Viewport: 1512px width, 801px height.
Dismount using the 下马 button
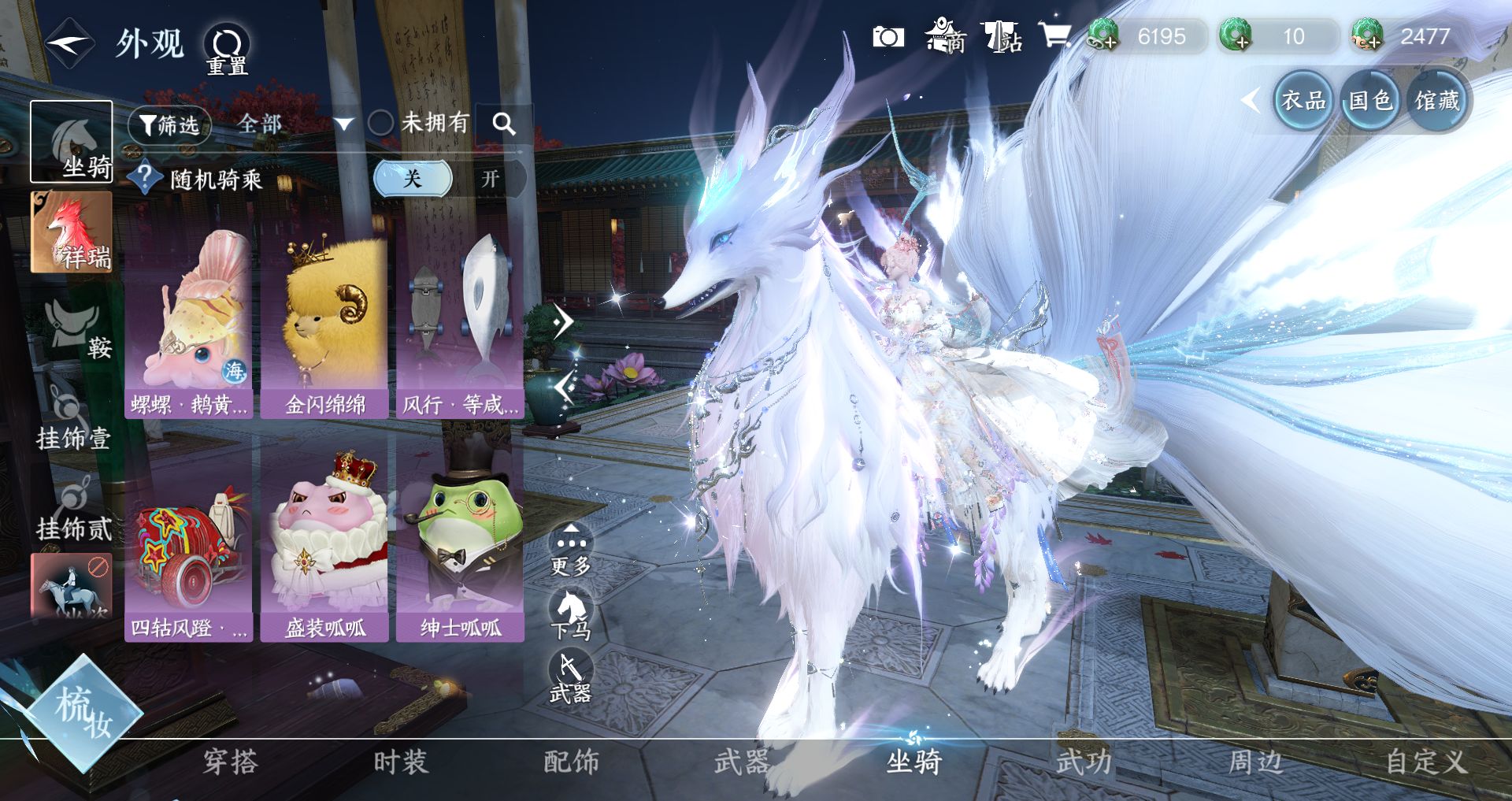(x=570, y=616)
